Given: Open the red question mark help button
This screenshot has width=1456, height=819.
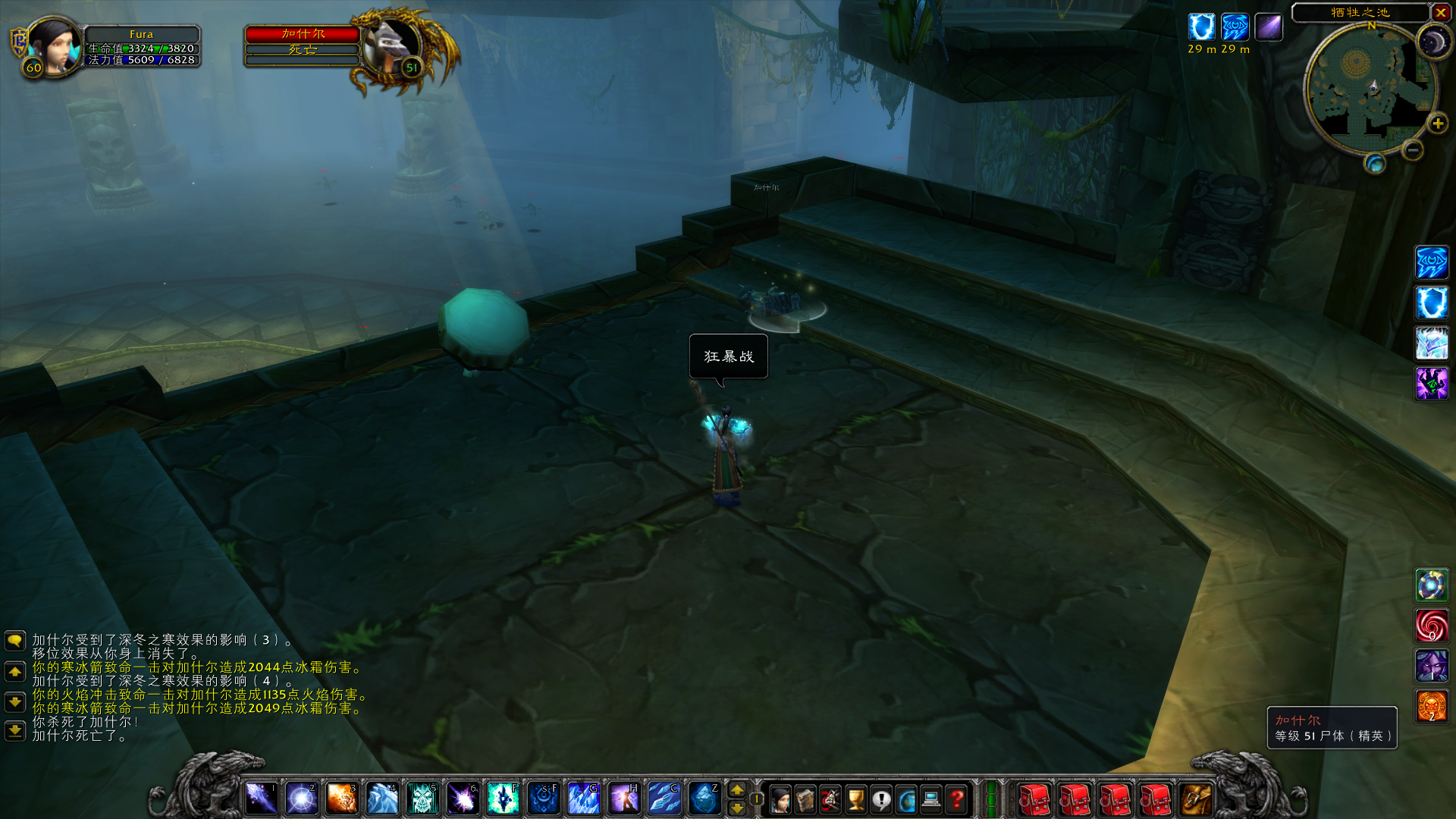Looking at the screenshot, I should pos(956,799).
